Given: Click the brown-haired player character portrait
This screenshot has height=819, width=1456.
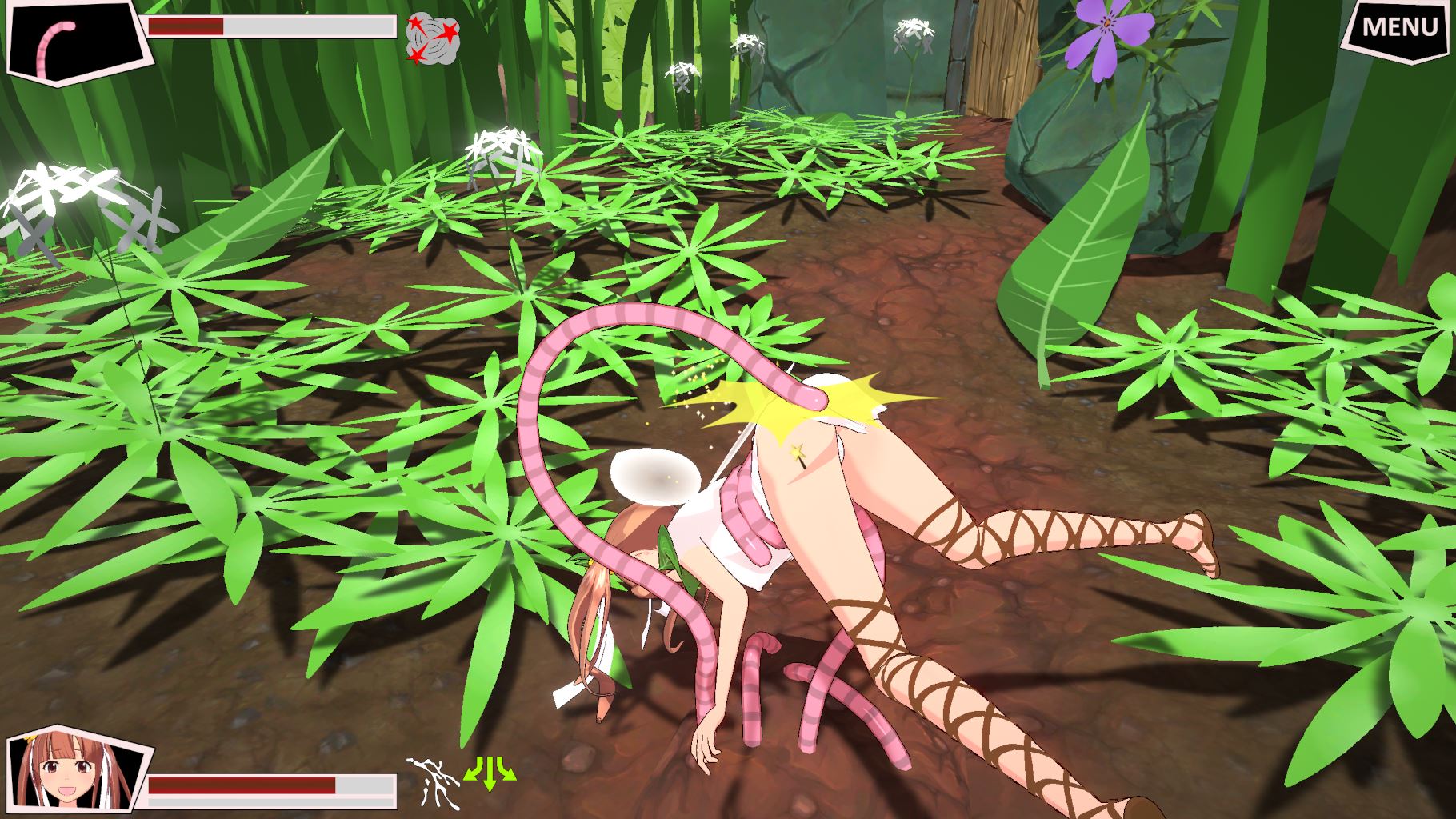Looking at the screenshot, I should click(77, 774).
